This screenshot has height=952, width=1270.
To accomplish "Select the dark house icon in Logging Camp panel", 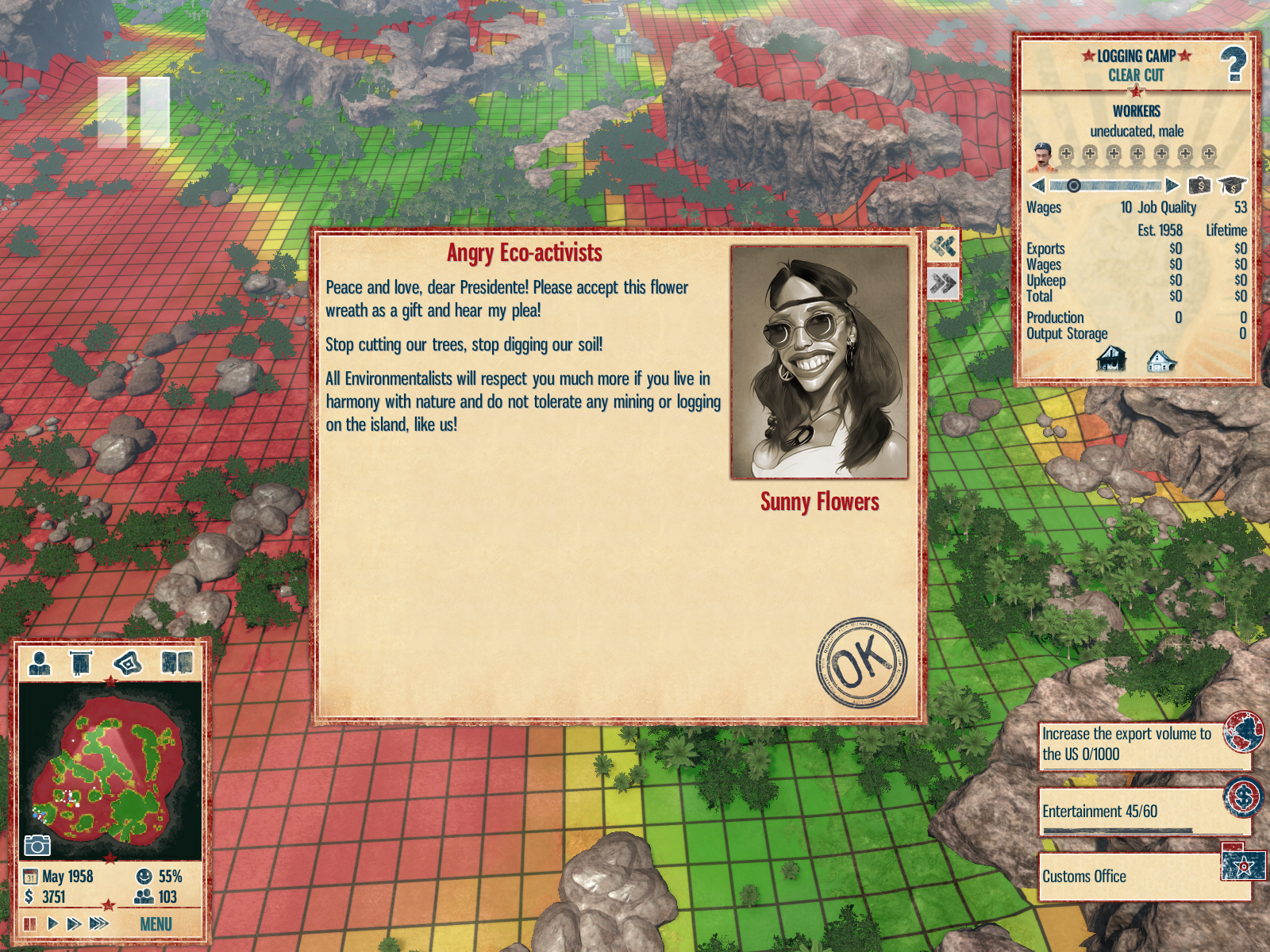I will pyautogui.click(x=1111, y=359).
